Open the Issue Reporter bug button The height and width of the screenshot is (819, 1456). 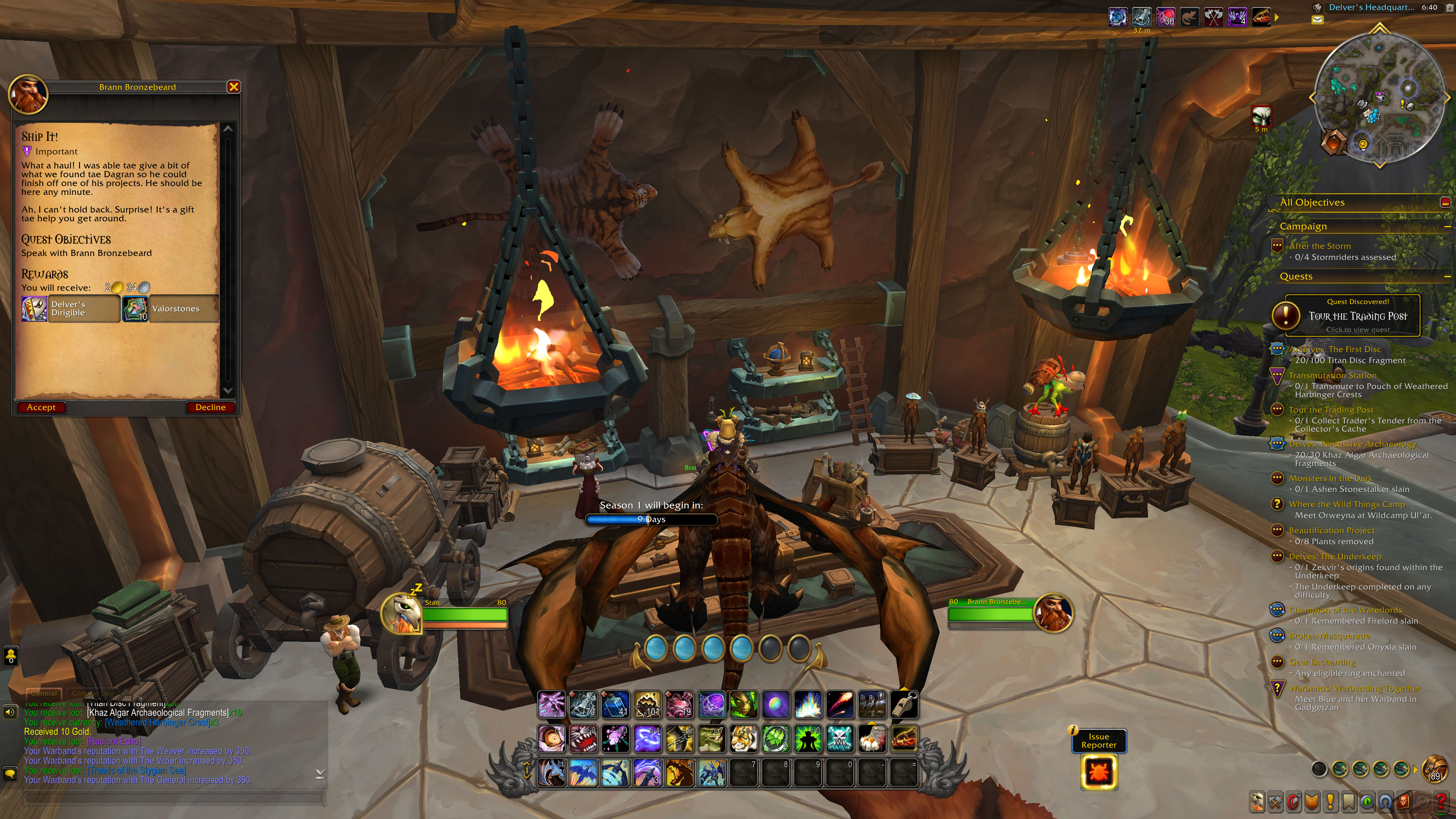coord(1099,772)
